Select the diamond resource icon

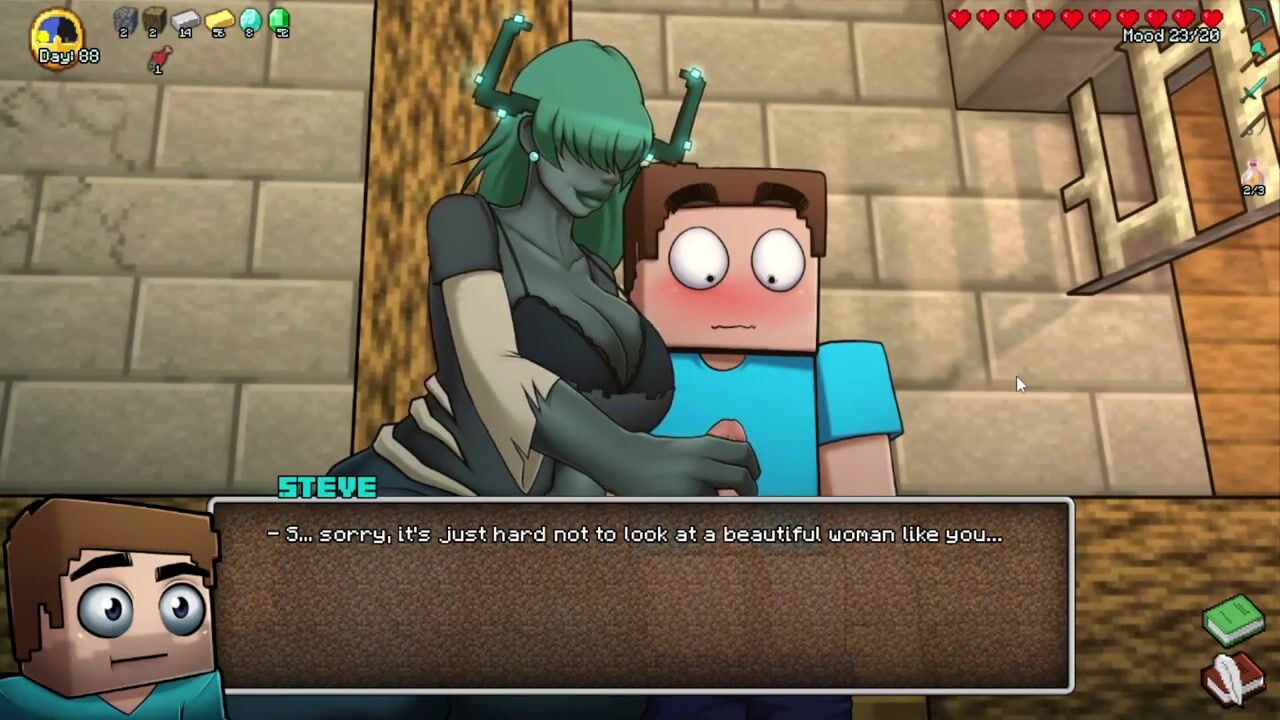pos(250,20)
